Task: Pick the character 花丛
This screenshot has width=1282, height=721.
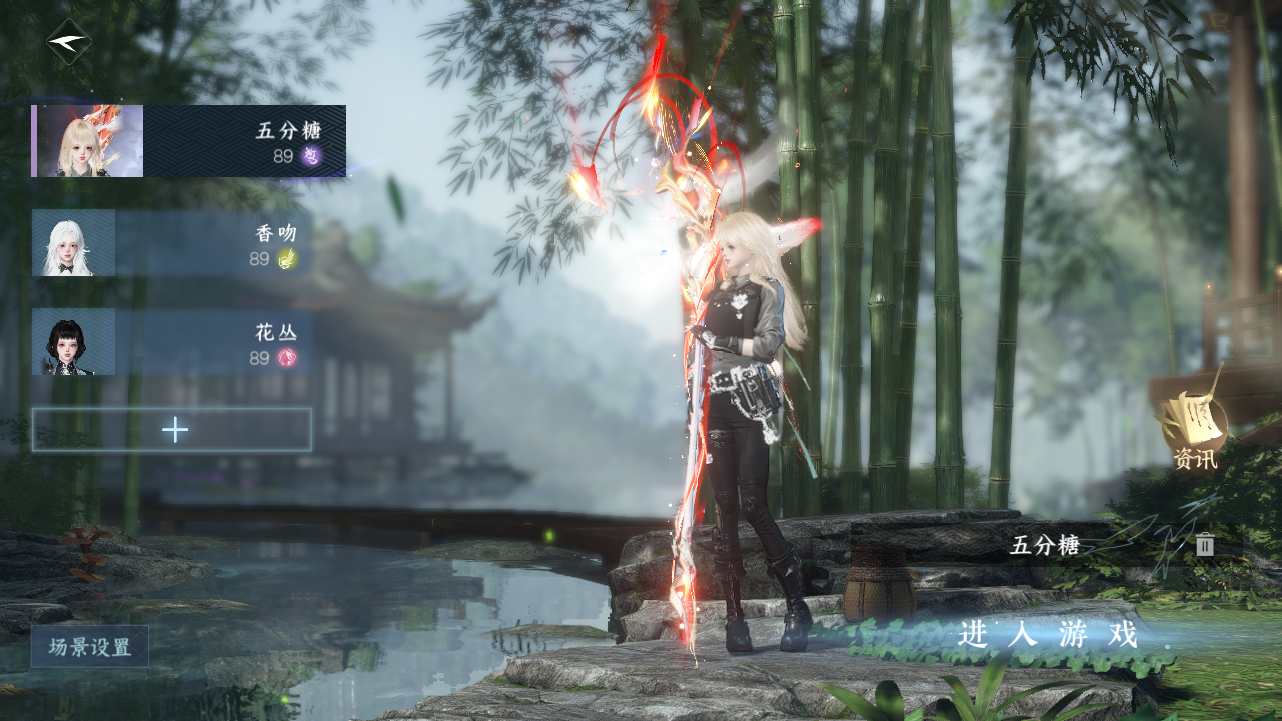Action: point(172,342)
